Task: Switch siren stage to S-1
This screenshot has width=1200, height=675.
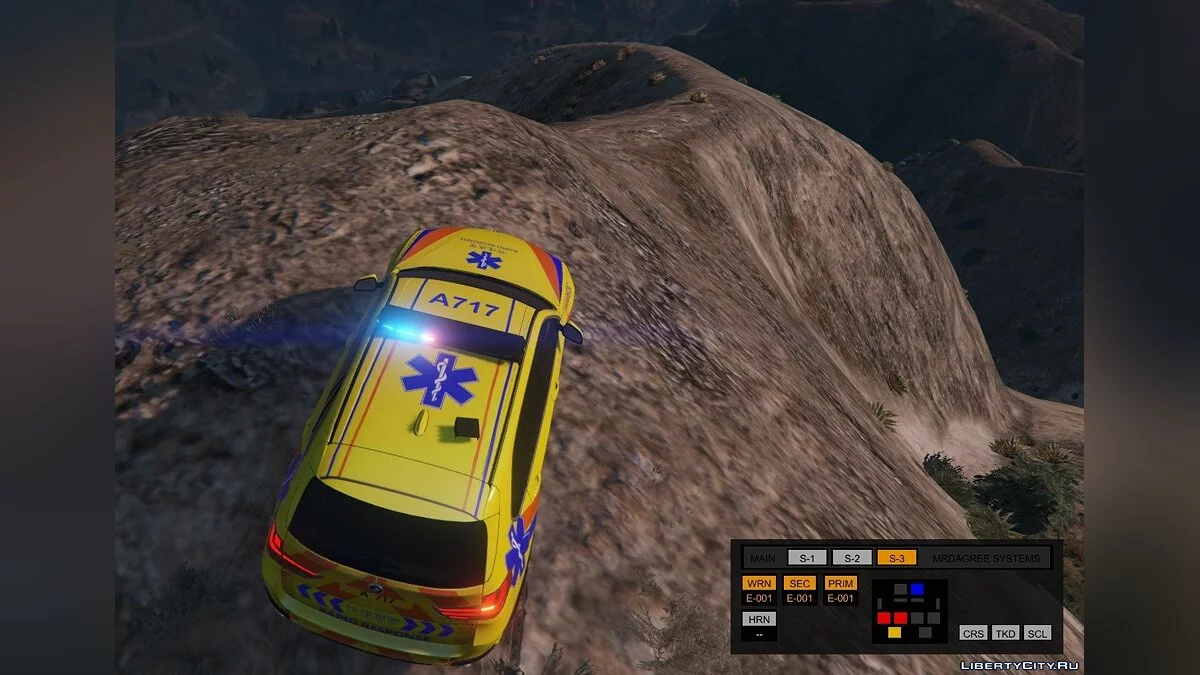Action: [807, 558]
